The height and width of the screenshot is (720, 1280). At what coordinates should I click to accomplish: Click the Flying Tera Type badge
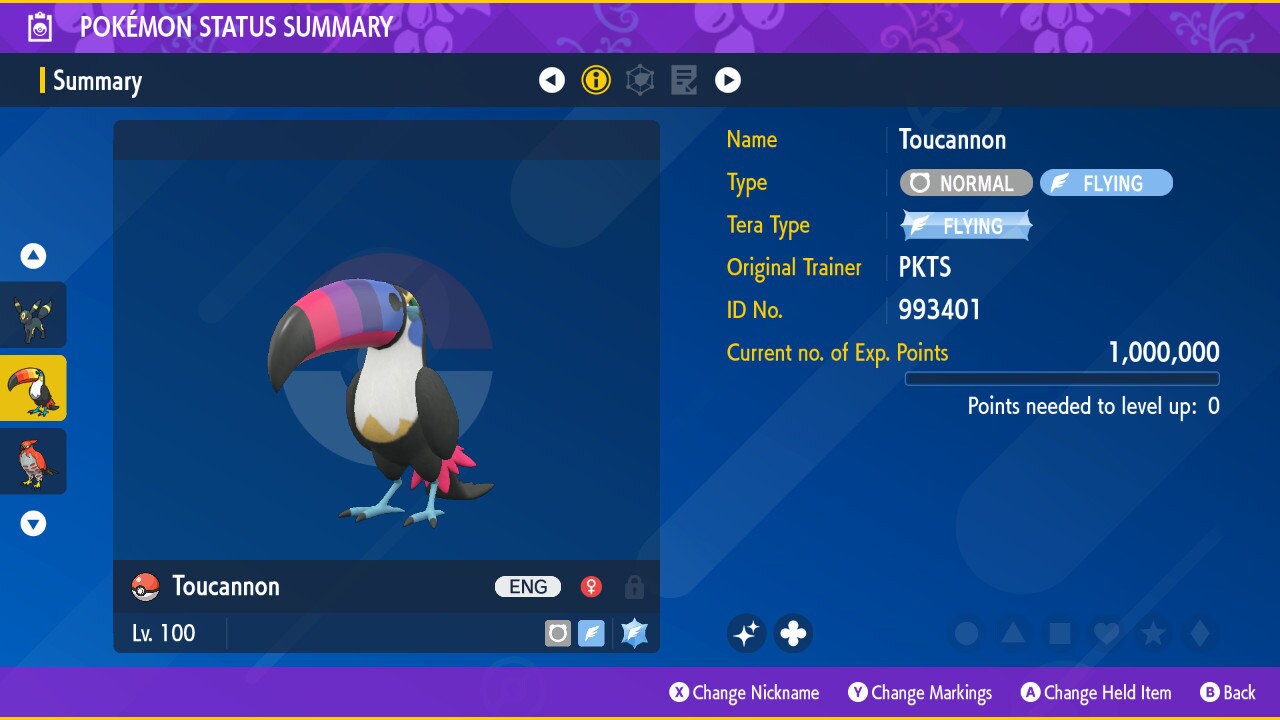(x=966, y=226)
